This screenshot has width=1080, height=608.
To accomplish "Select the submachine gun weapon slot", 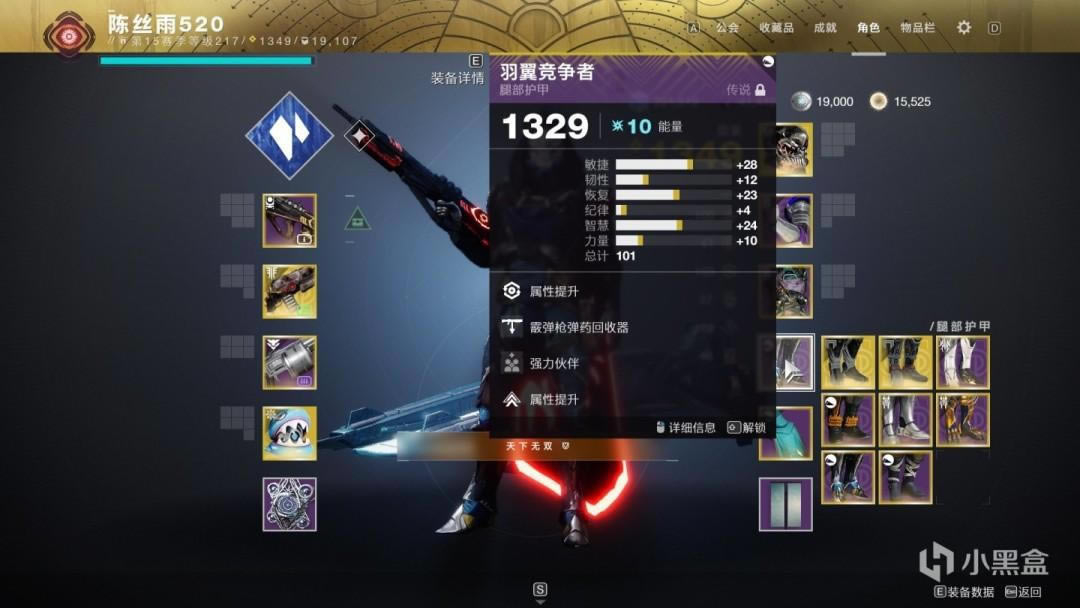I will [290, 220].
